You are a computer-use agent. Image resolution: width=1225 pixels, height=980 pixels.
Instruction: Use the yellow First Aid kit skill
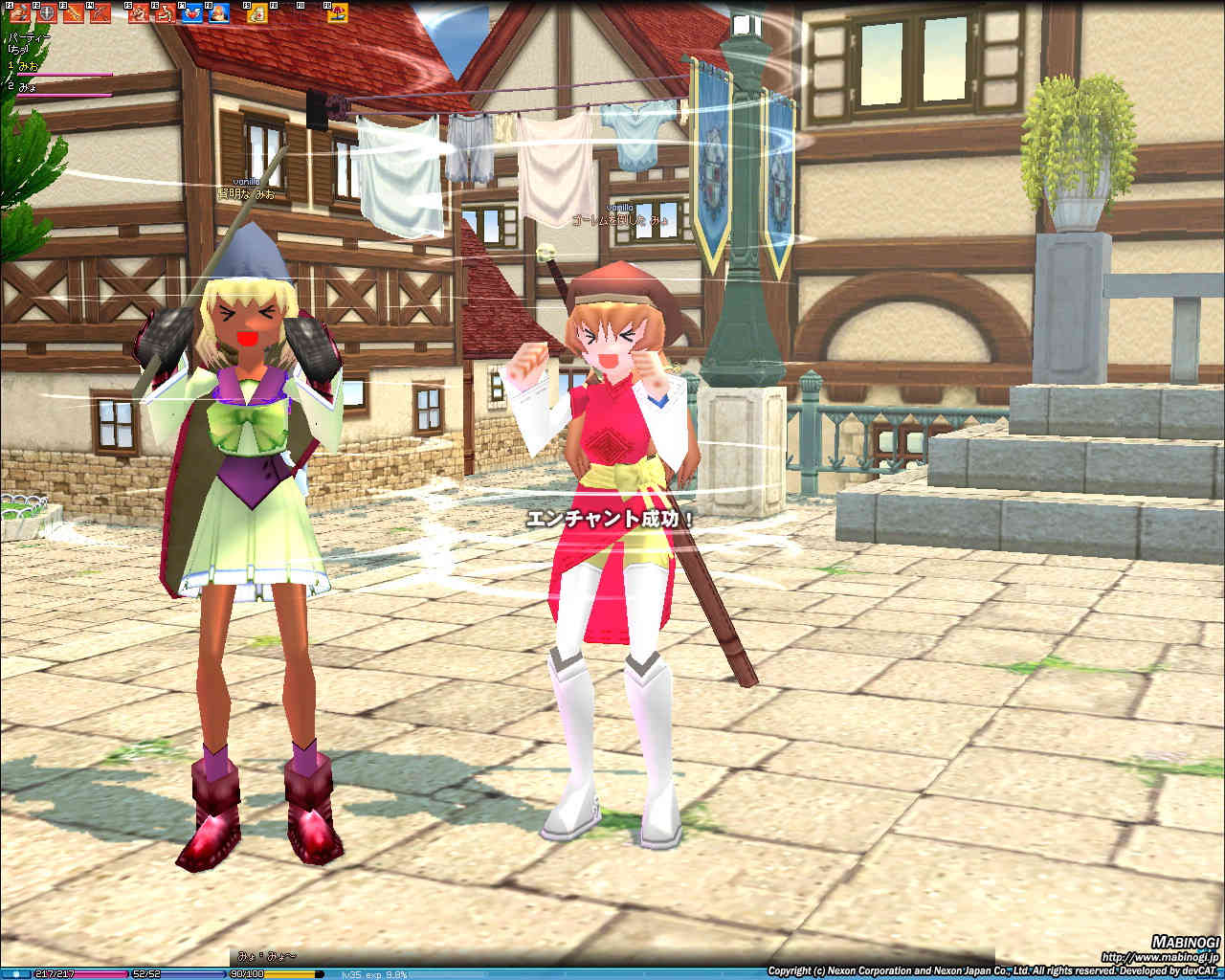tap(258, 12)
